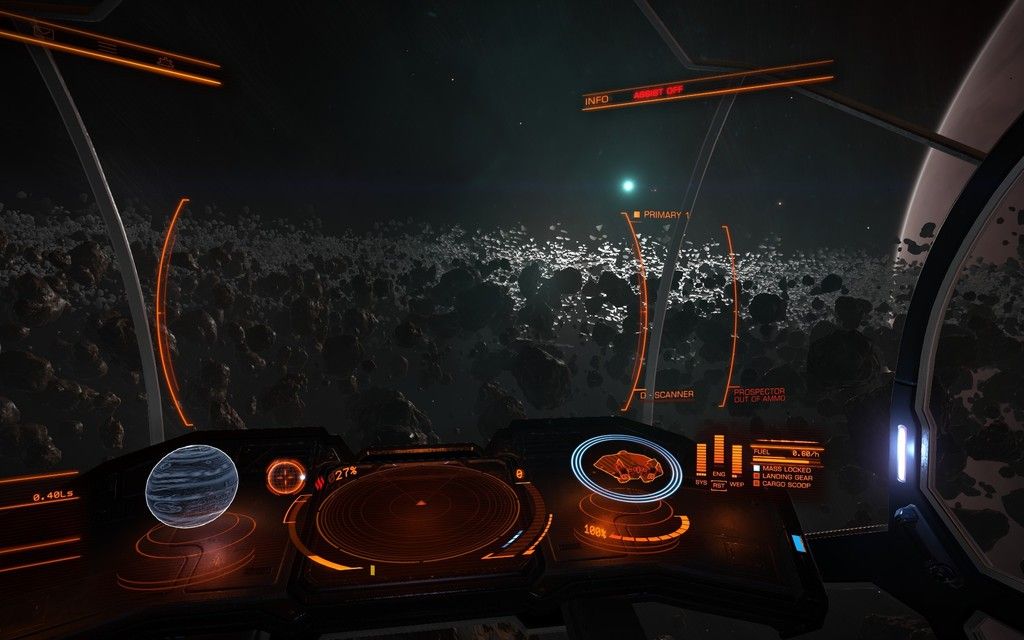Click the striped planet target hologram
This screenshot has width=1024, height=640.
tap(191, 487)
